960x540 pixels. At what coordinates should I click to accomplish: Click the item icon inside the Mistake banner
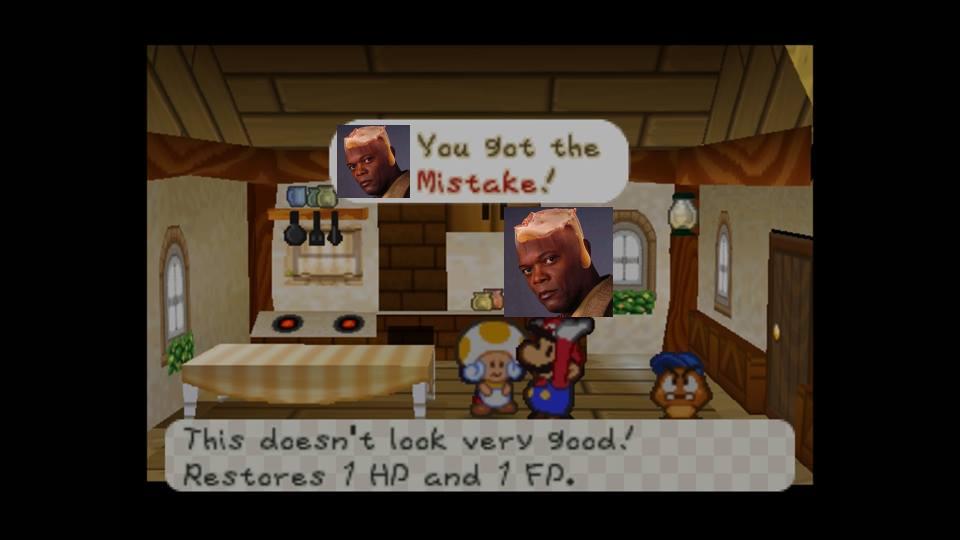coord(373,161)
